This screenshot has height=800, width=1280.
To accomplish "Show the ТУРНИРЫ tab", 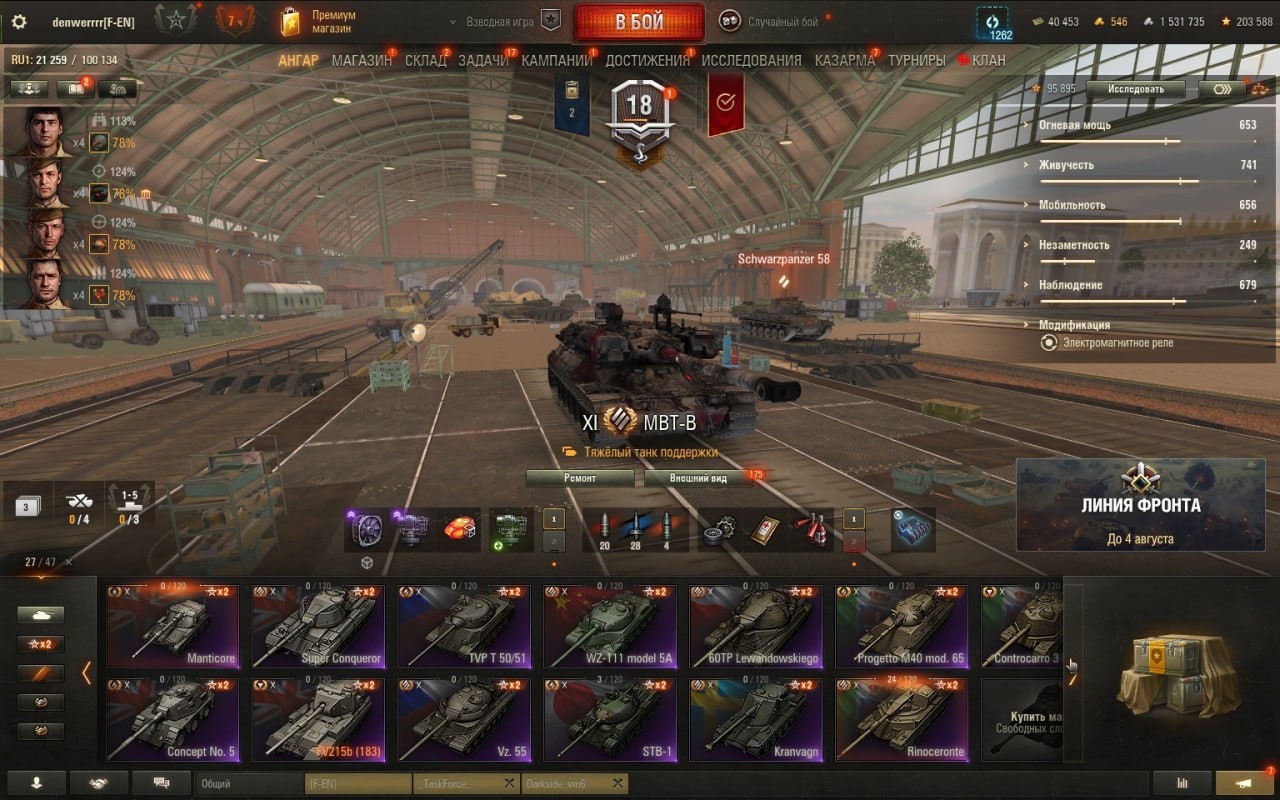I will pos(916,60).
